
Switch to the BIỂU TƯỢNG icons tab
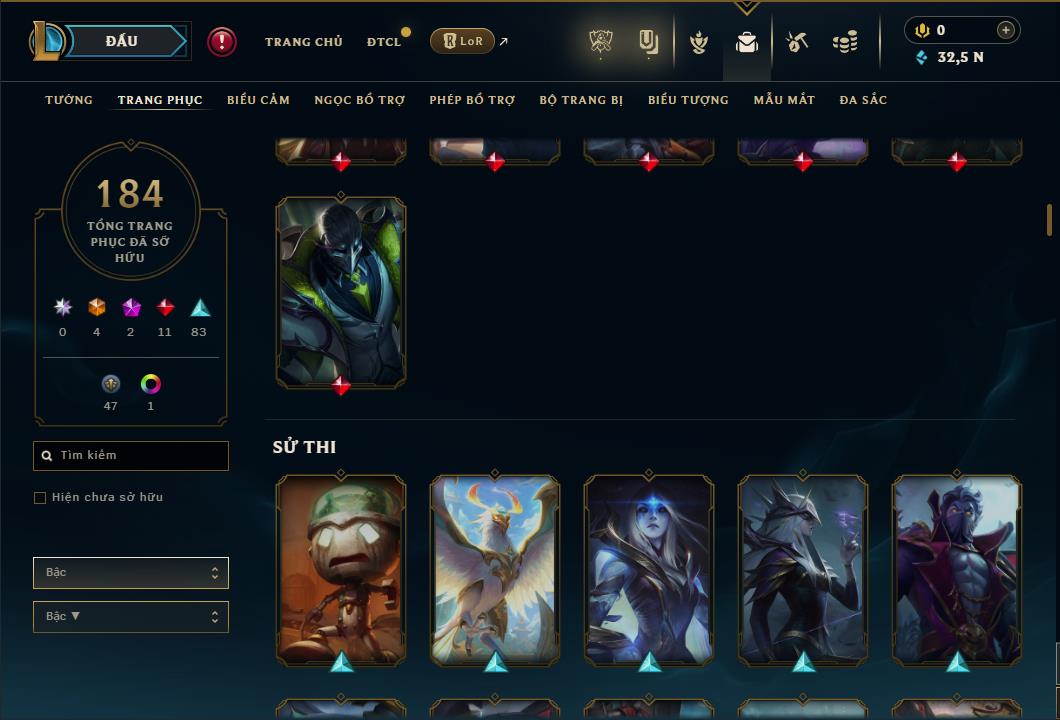(x=688, y=100)
